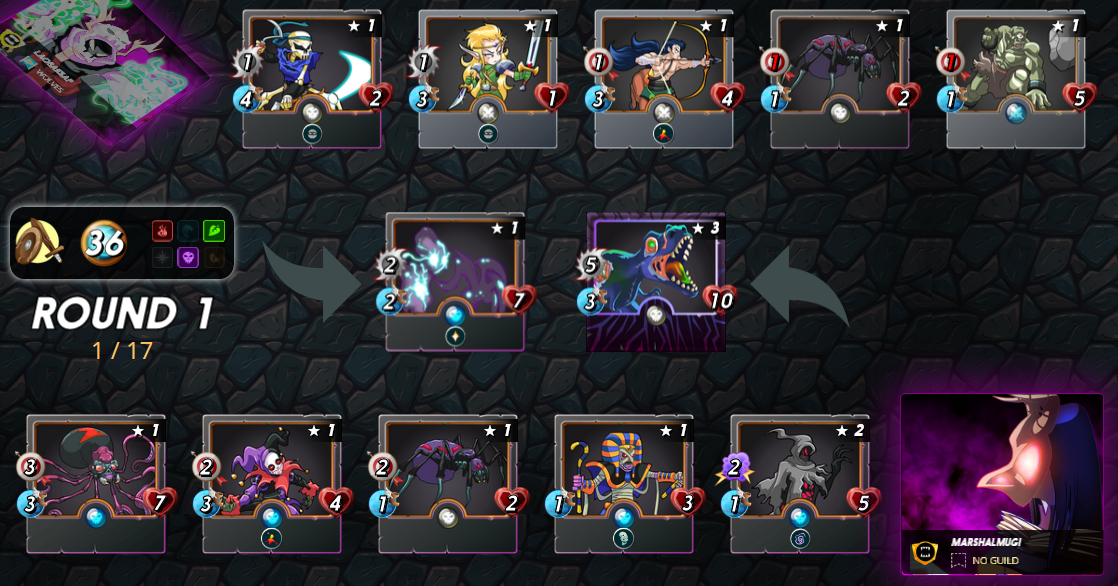Open the MARSHALMUGI summoner portrait
Viewport: 1118px width, 586px height.
tap(1001, 470)
